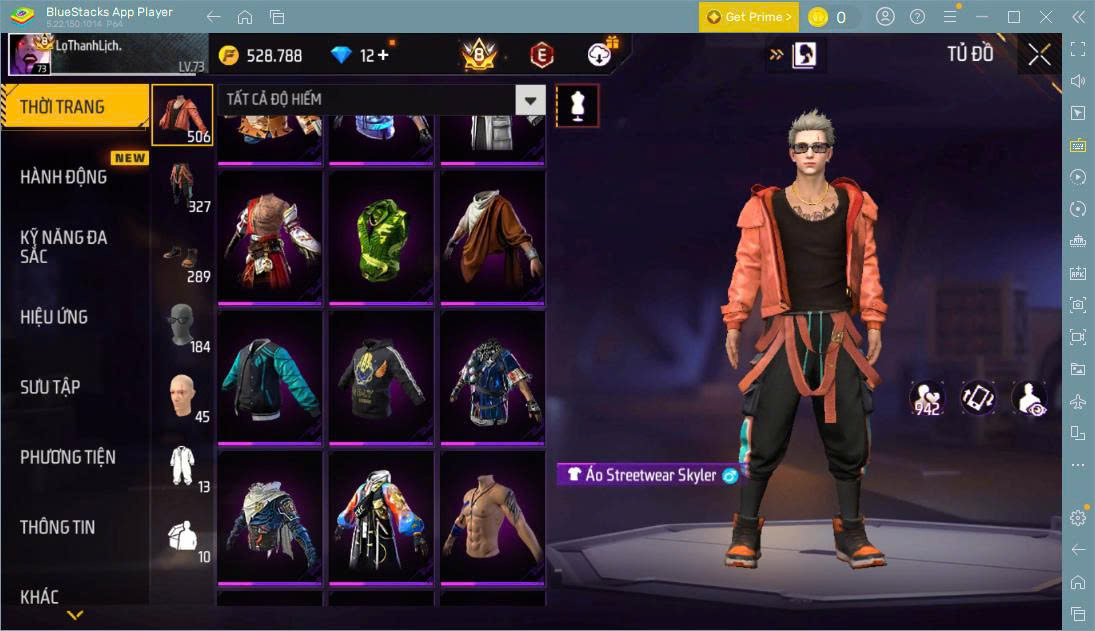
Task: Add more diamonds via the plus button
Action: [383, 56]
